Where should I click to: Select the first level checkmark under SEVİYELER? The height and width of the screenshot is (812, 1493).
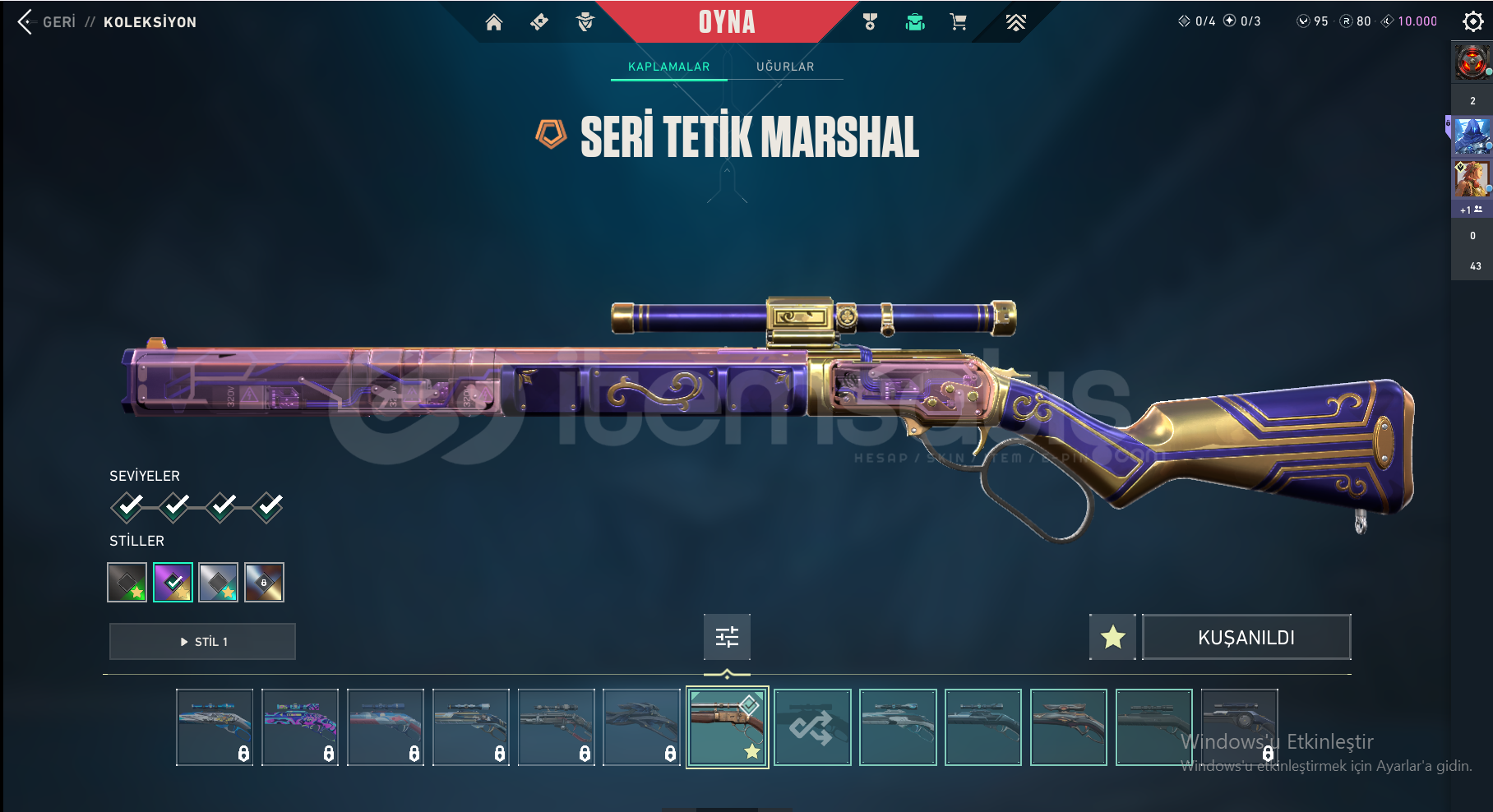[x=127, y=507]
